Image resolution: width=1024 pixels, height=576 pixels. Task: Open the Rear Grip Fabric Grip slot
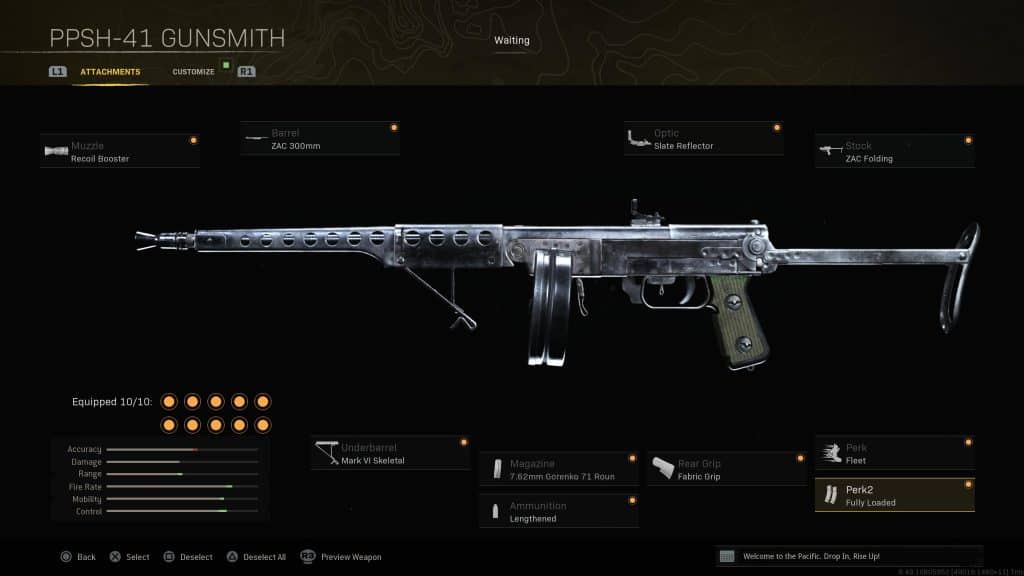click(726, 470)
